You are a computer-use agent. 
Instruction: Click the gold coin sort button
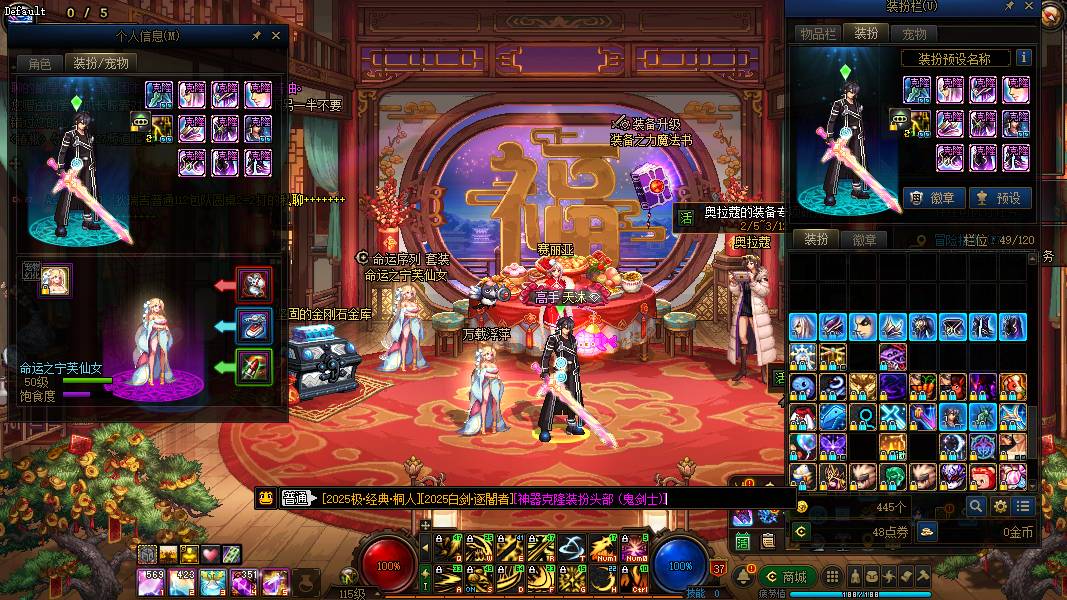[x=927, y=531]
